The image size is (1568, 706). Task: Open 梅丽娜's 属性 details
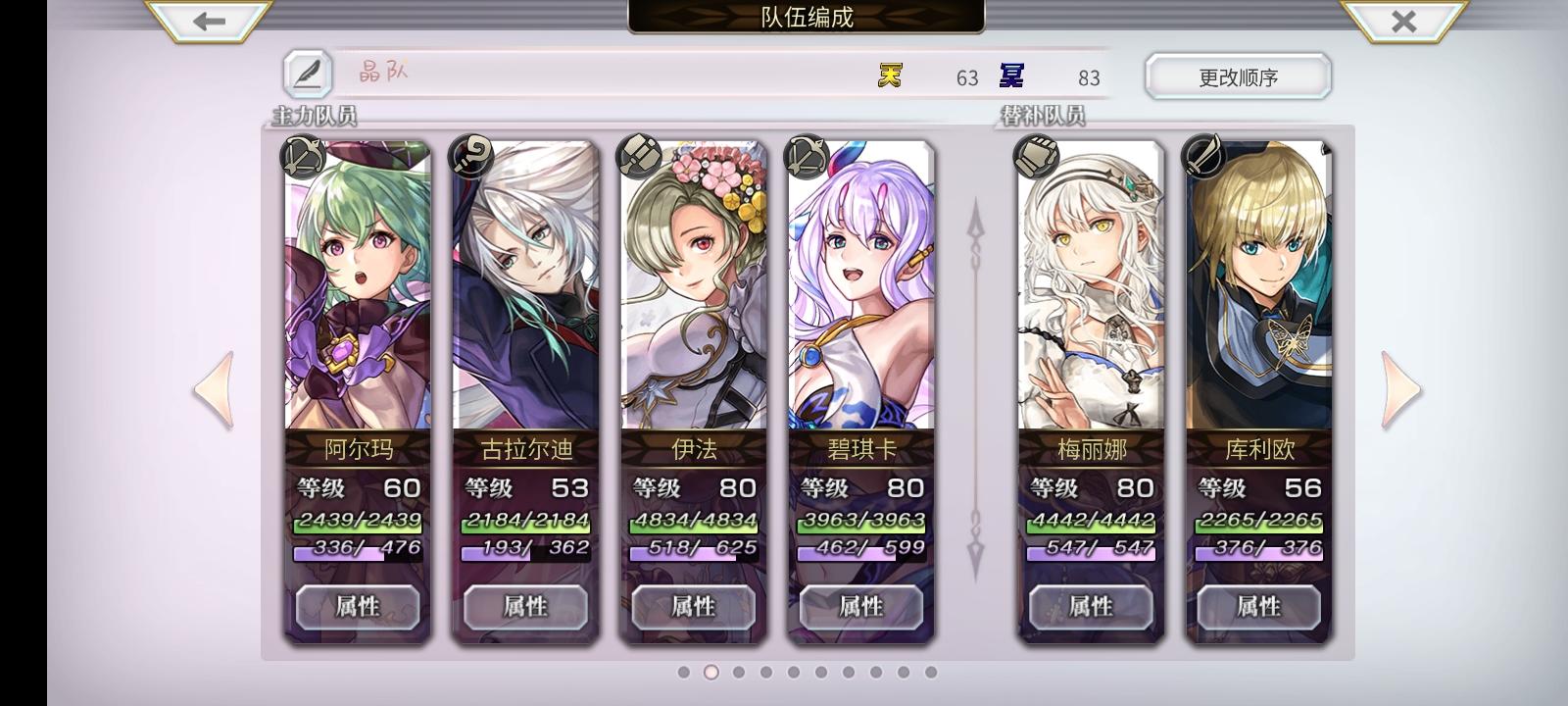pyautogui.click(x=1090, y=607)
